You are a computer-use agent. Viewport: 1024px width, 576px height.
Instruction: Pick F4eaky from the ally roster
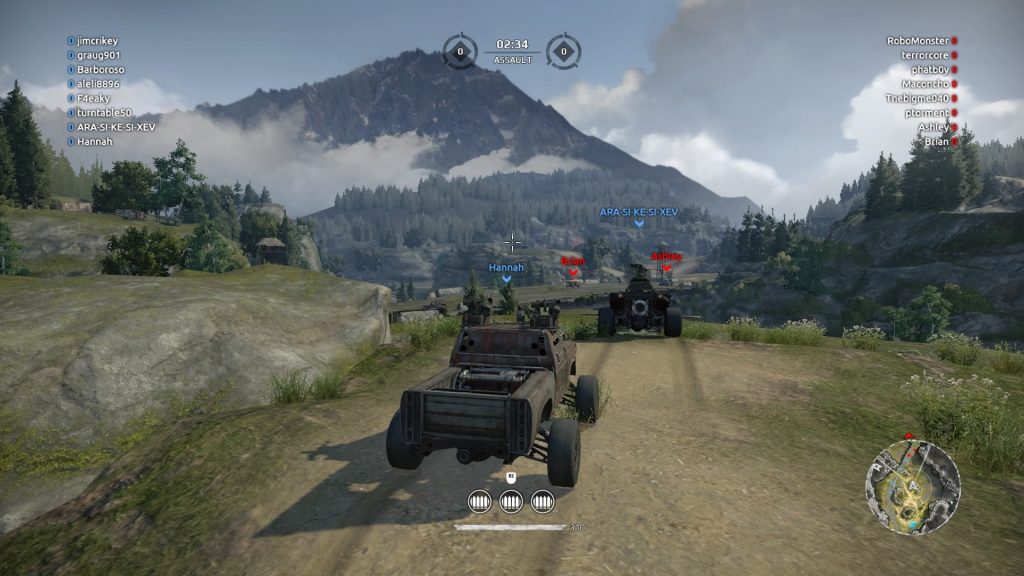(94, 99)
